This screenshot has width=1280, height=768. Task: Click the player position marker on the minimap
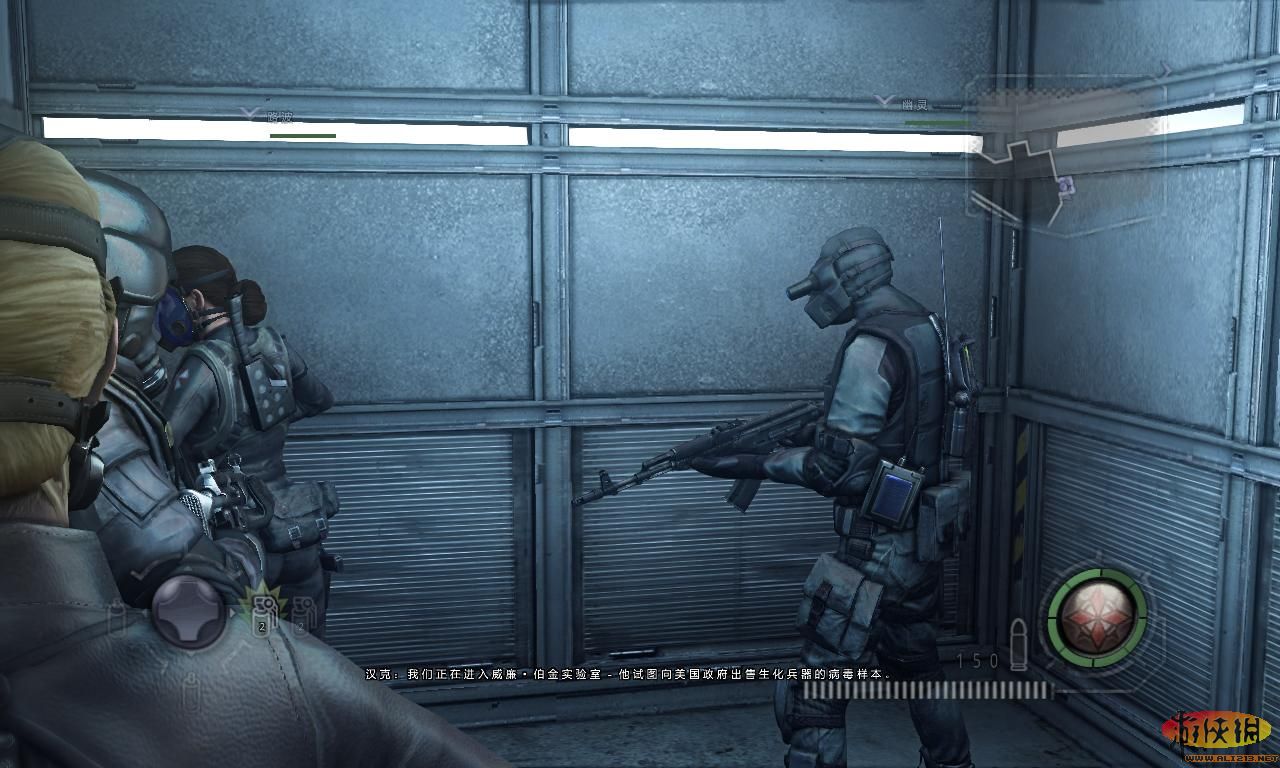click(x=1065, y=186)
